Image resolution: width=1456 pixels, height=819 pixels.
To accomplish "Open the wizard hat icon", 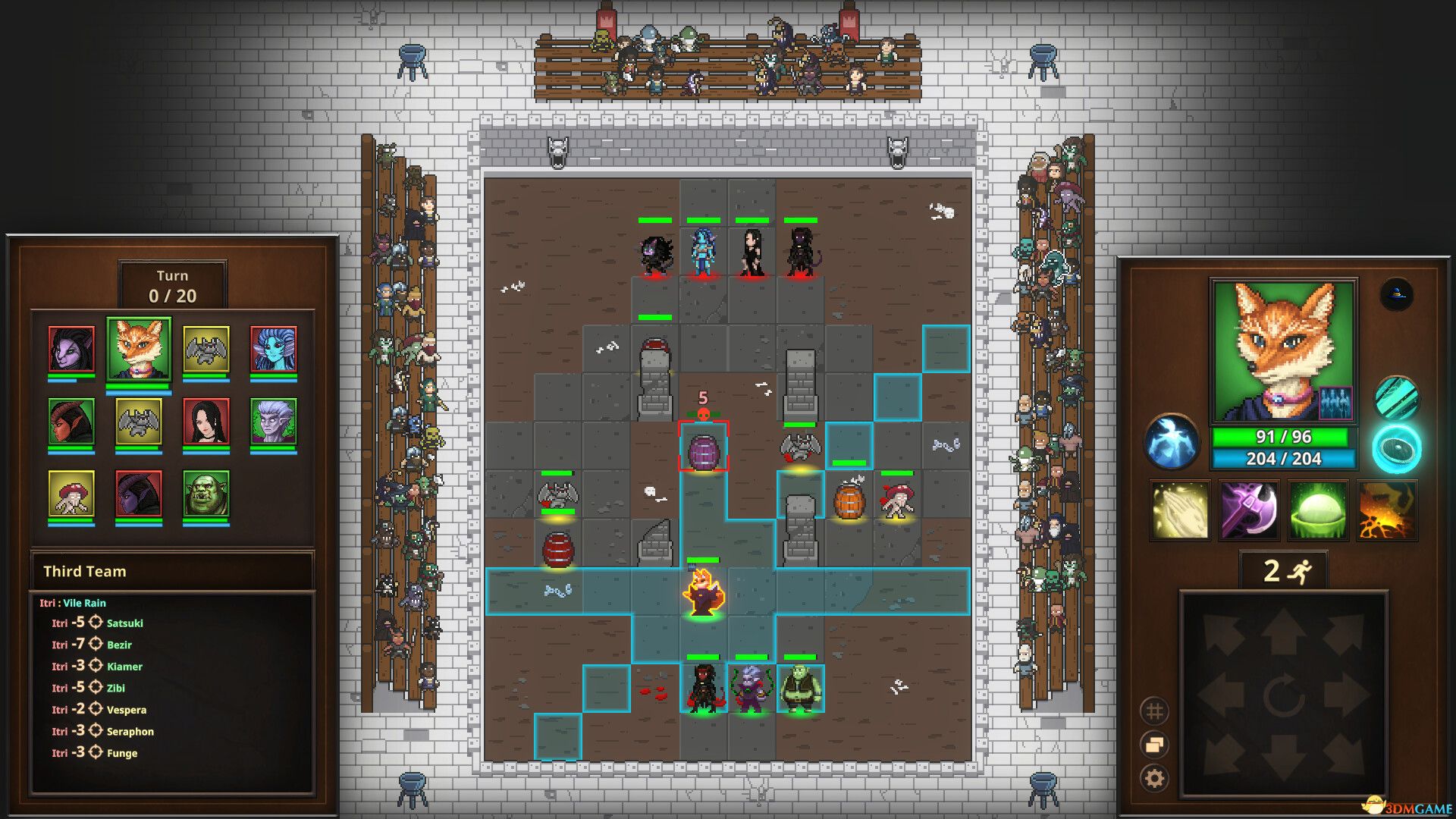I will pos(1396,294).
